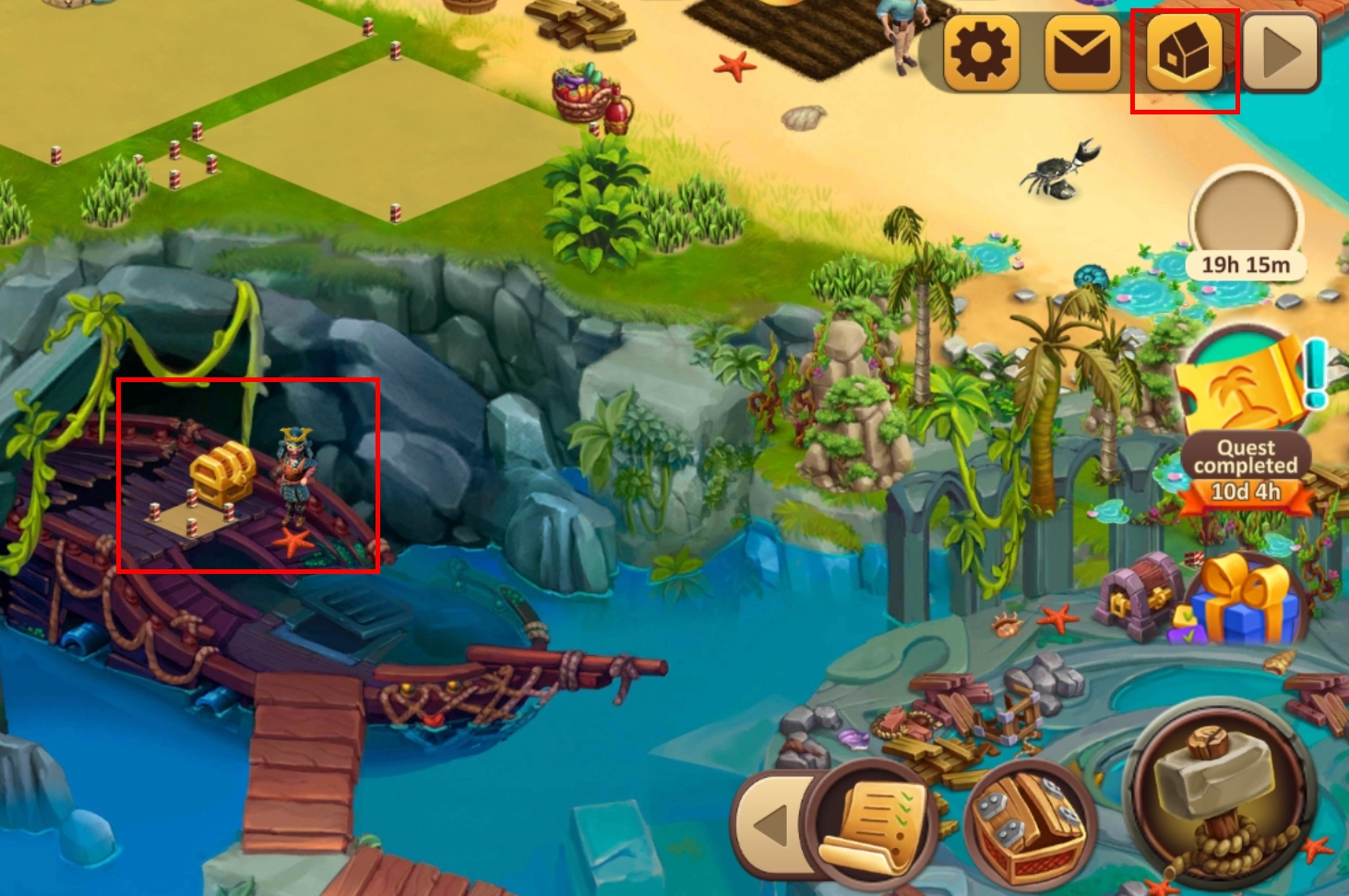
Task: Open the wooden crate inventory
Action: [1030, 823]
